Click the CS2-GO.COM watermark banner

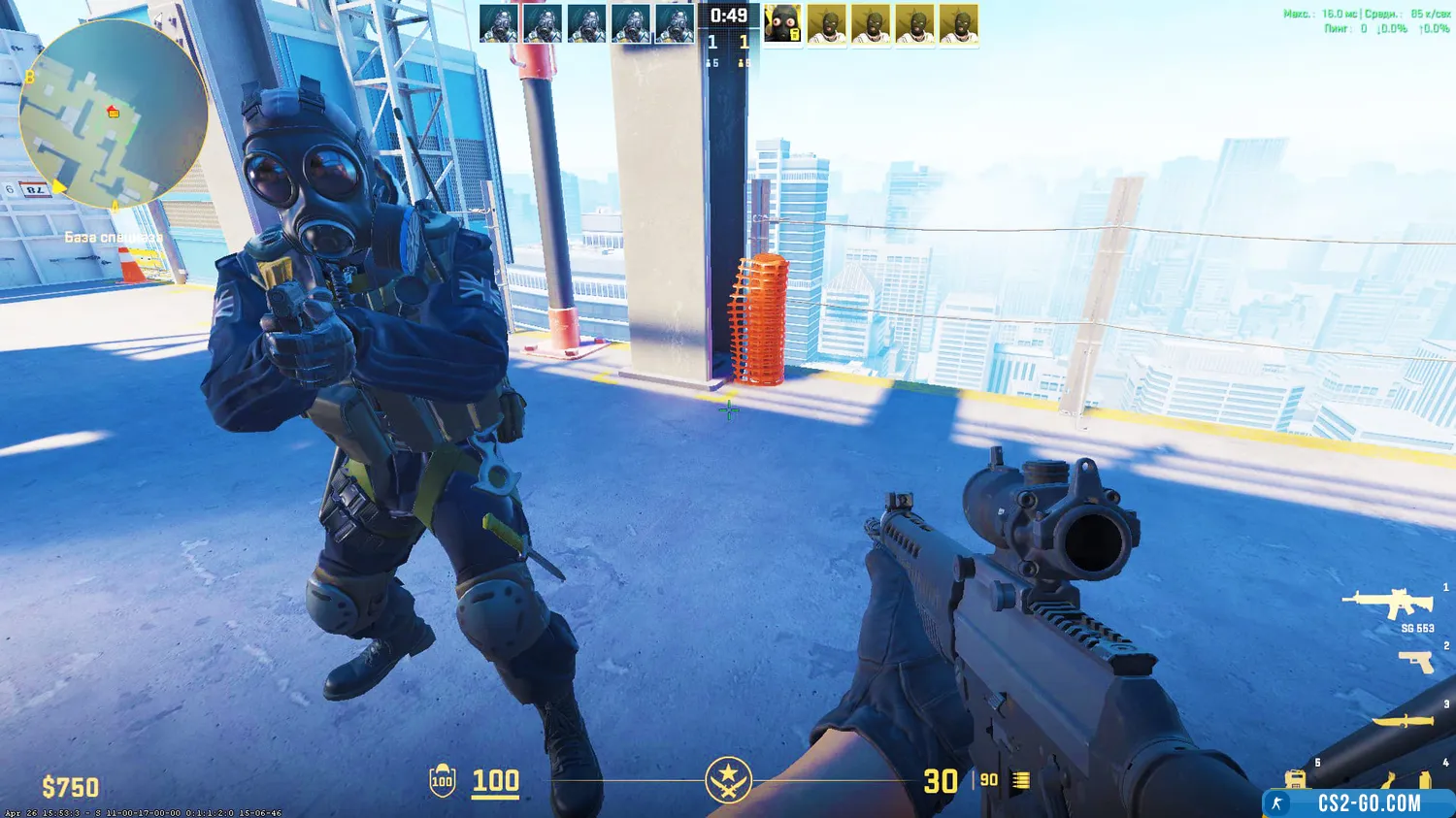click(x=1358, y=803)
